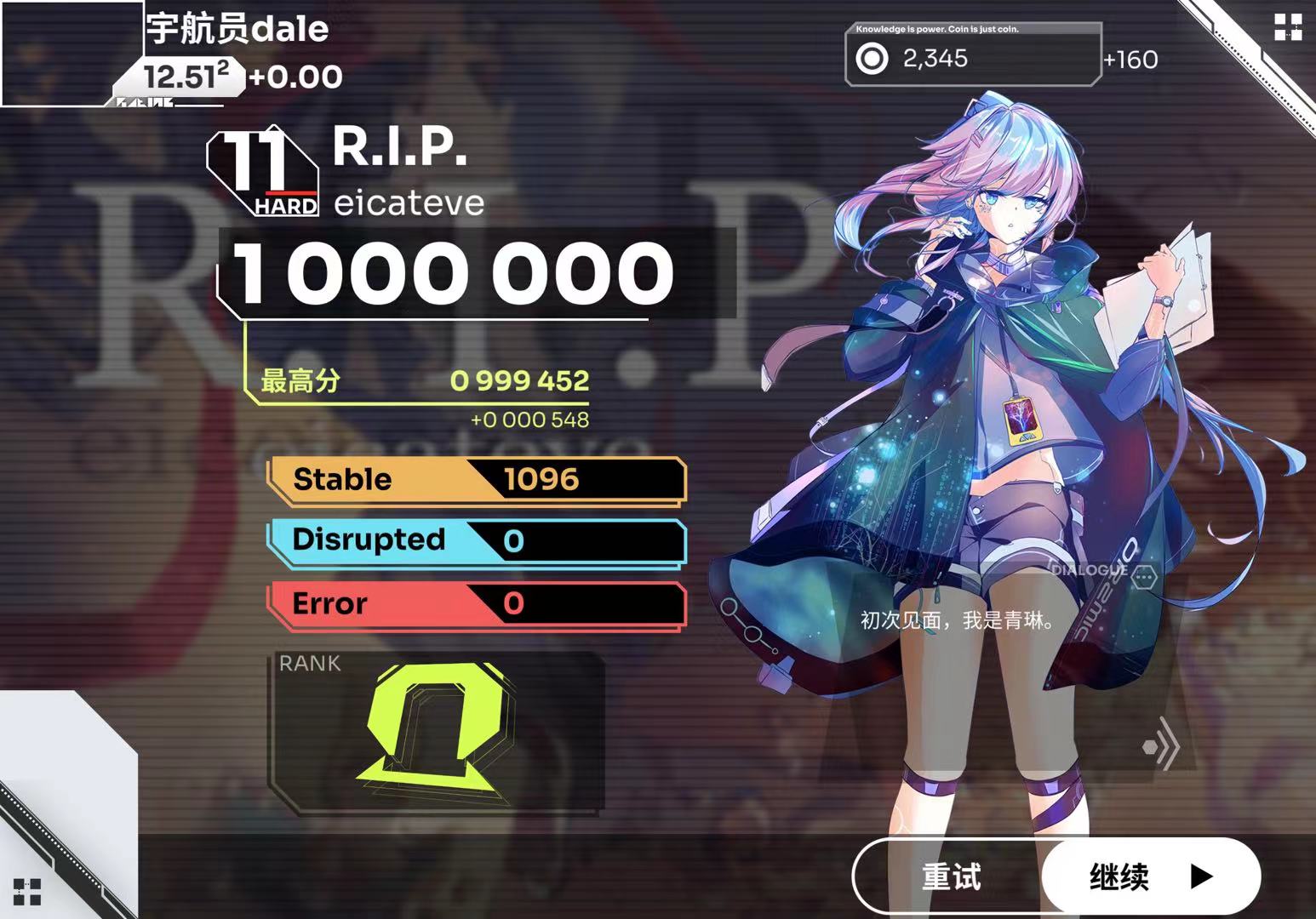Continue with the 继续 button
This screenshot has height=919, width=1316.
pyautogui.click(x=1150, y=876)
